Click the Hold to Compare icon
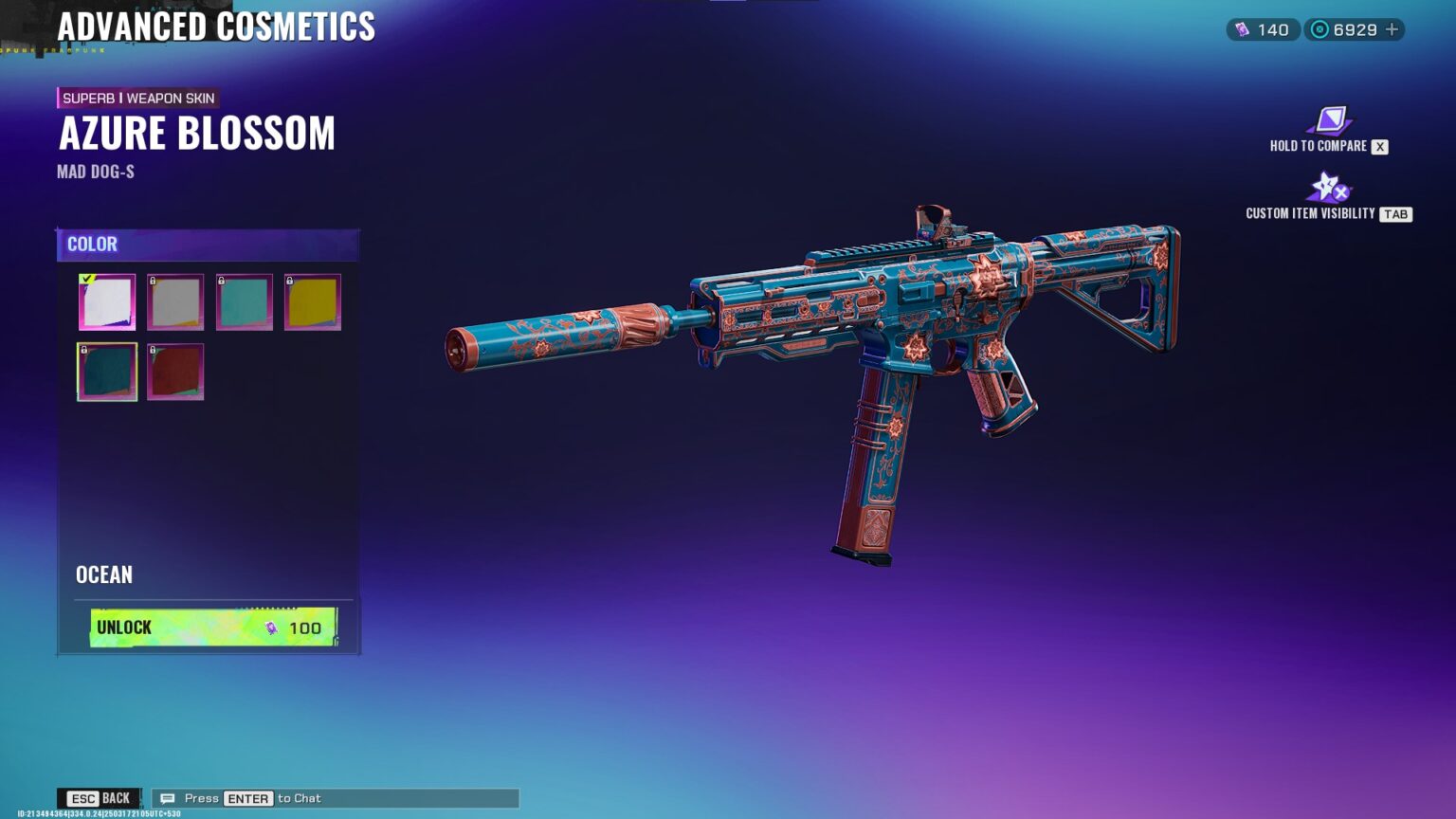The width and height of the screenshot is (1456, 819). point(1330,121)
